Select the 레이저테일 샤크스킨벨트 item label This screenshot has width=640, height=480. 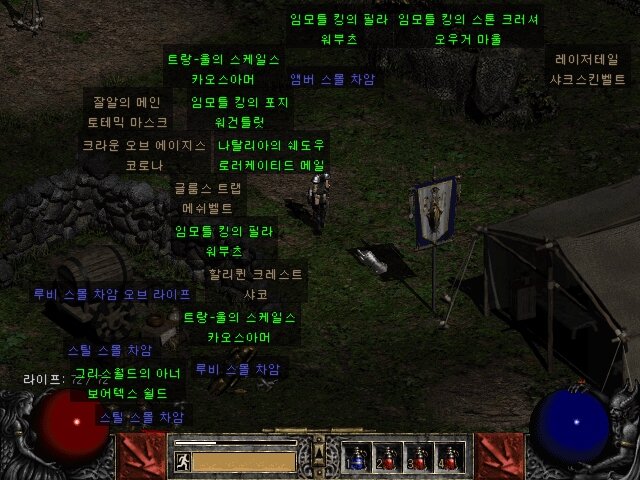pos(587,68)
